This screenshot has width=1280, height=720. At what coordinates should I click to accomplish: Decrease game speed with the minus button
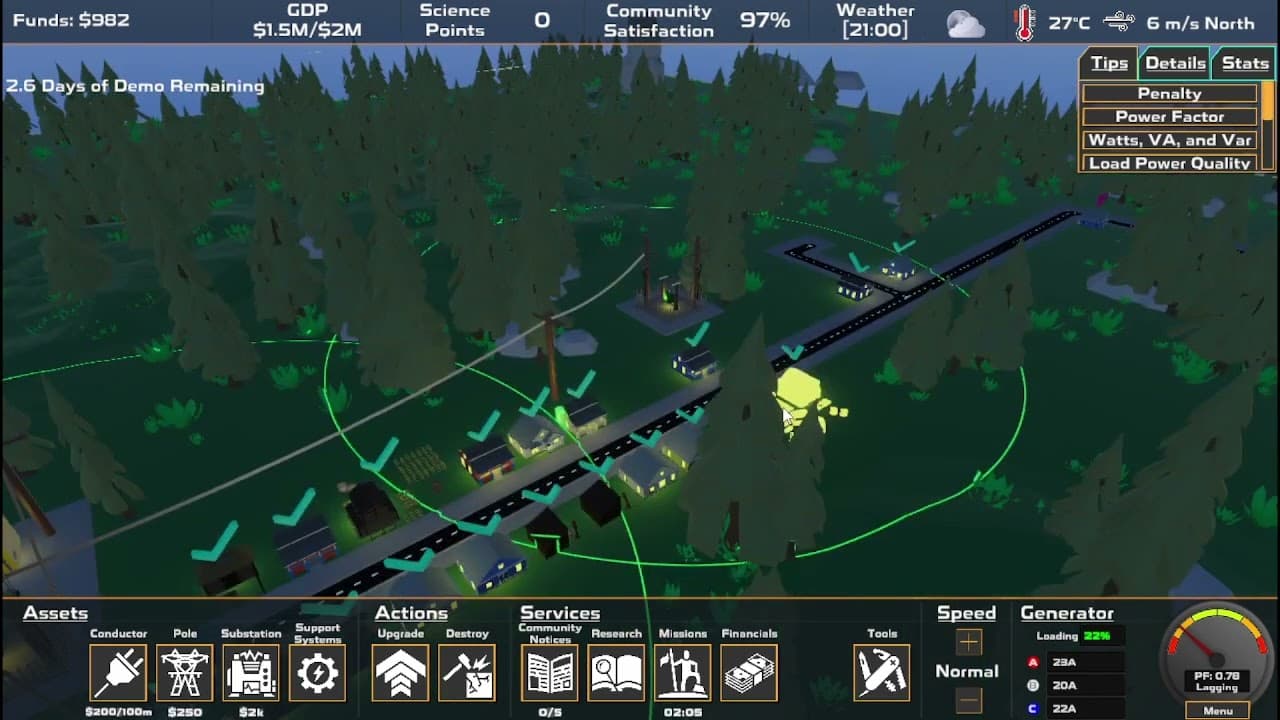coord(968,699)
